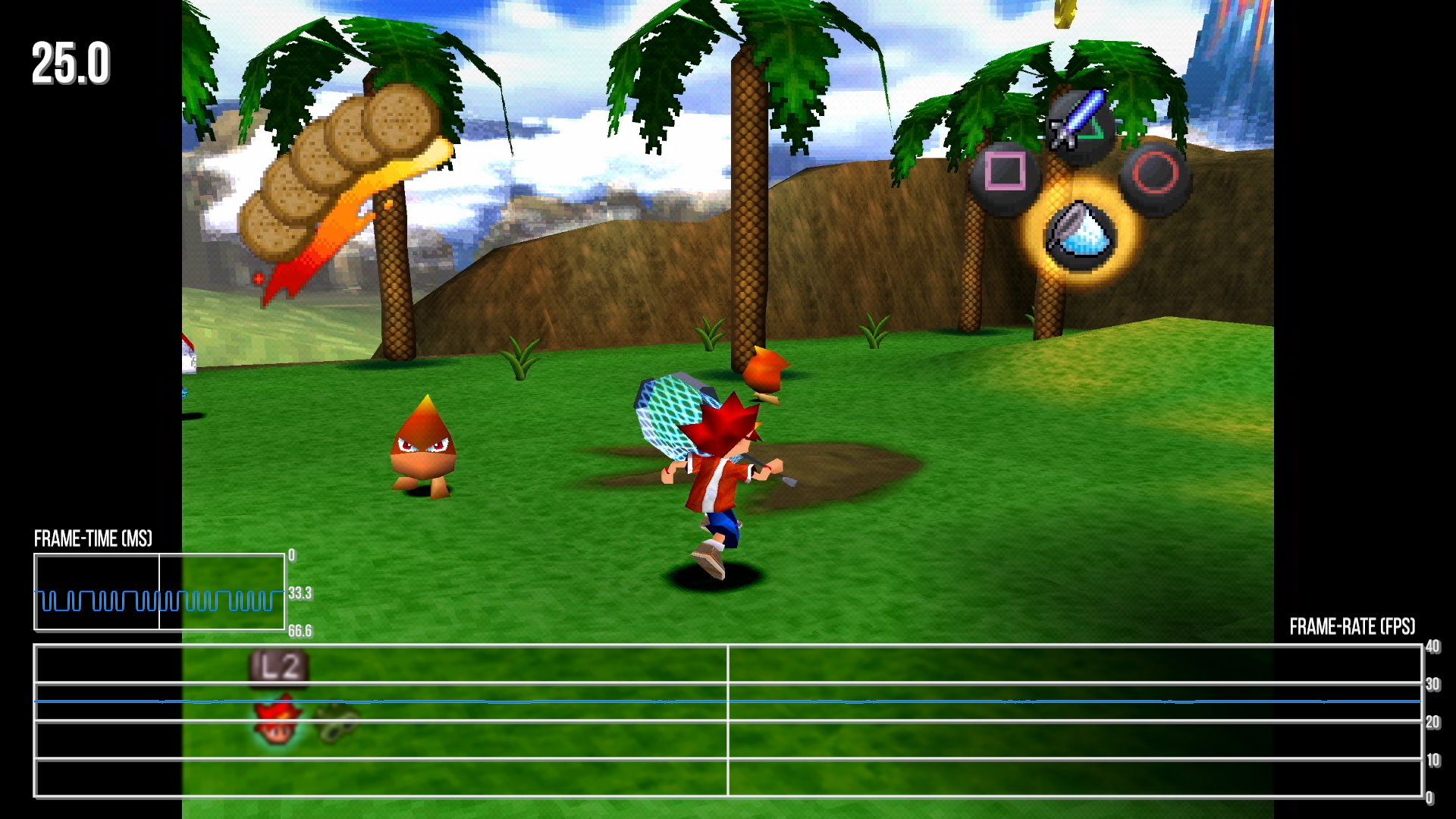
Task: Select the empty square gadget slot
Action: [x=1005, y=173]
